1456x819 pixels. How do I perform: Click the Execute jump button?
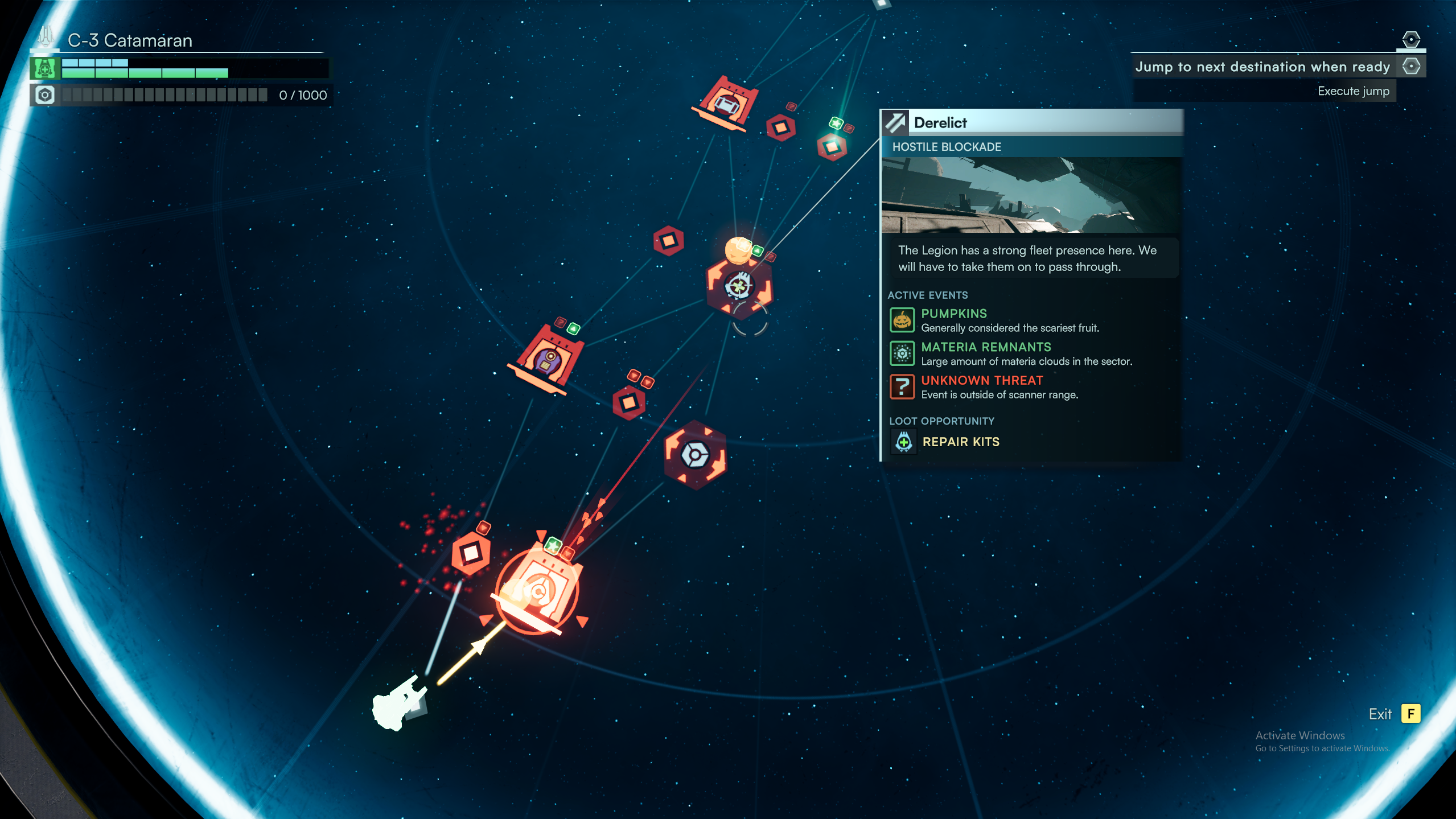click(x=1353, y=91)
